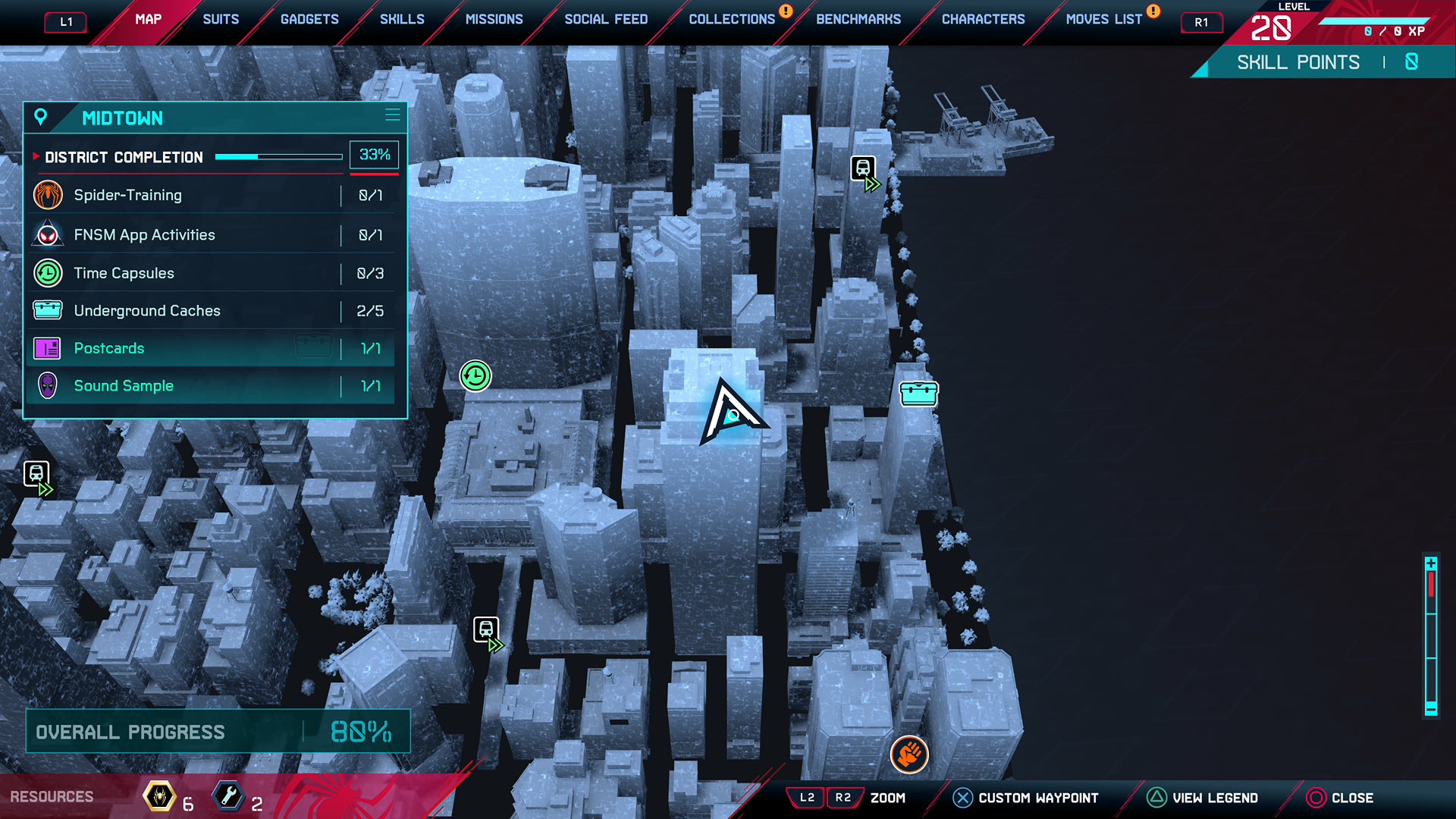The height and width of the screenshot is (819, 1456).
Task: Toggle the Postcards map filter
Action: tap(212, 348)
